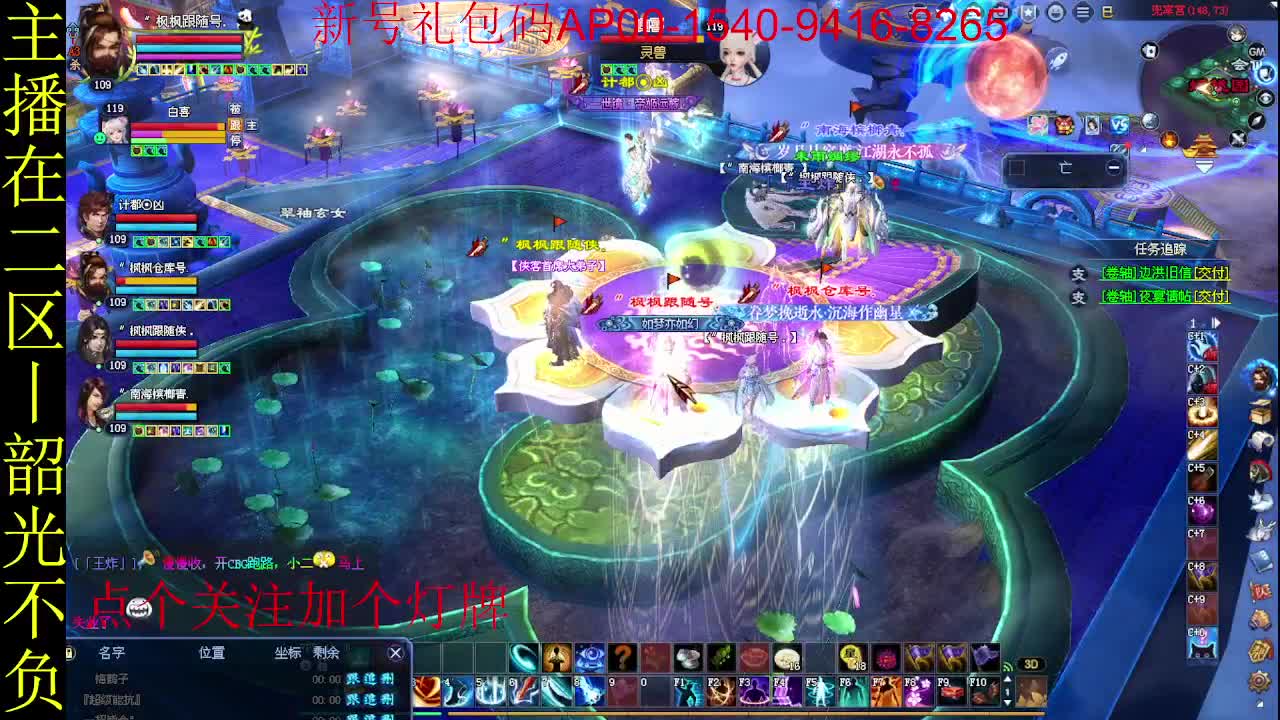1280x720 pixels.
Task: Select the VS arena icon
Action: point(1119,122)
